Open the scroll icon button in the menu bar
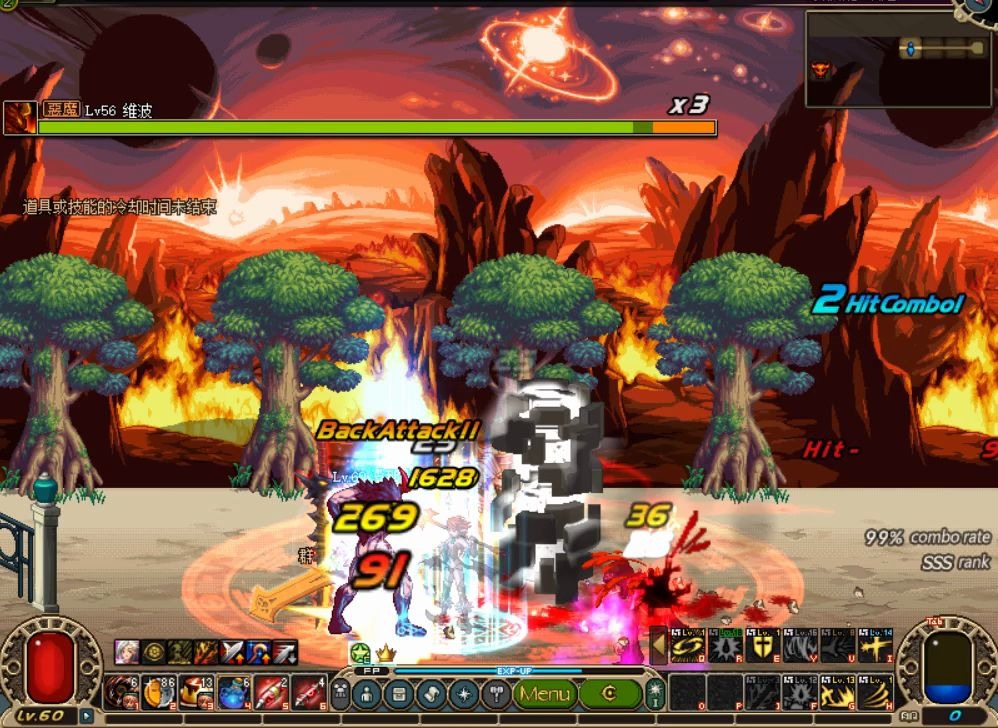This screenshot has width=998, height=728. click(431, 693)
